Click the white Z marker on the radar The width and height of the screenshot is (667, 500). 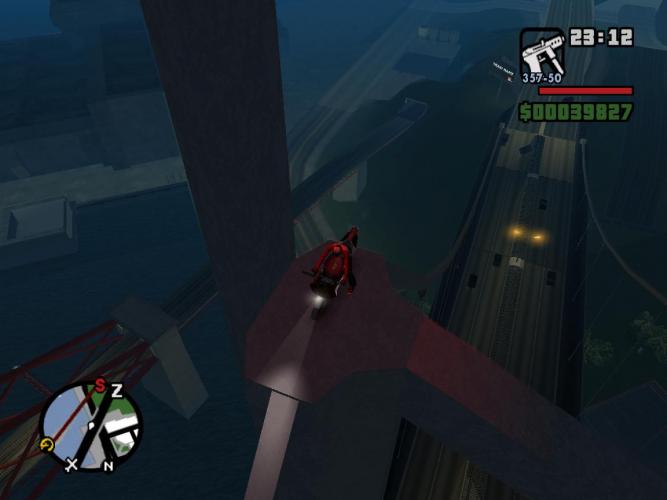(x=116, y=390)
